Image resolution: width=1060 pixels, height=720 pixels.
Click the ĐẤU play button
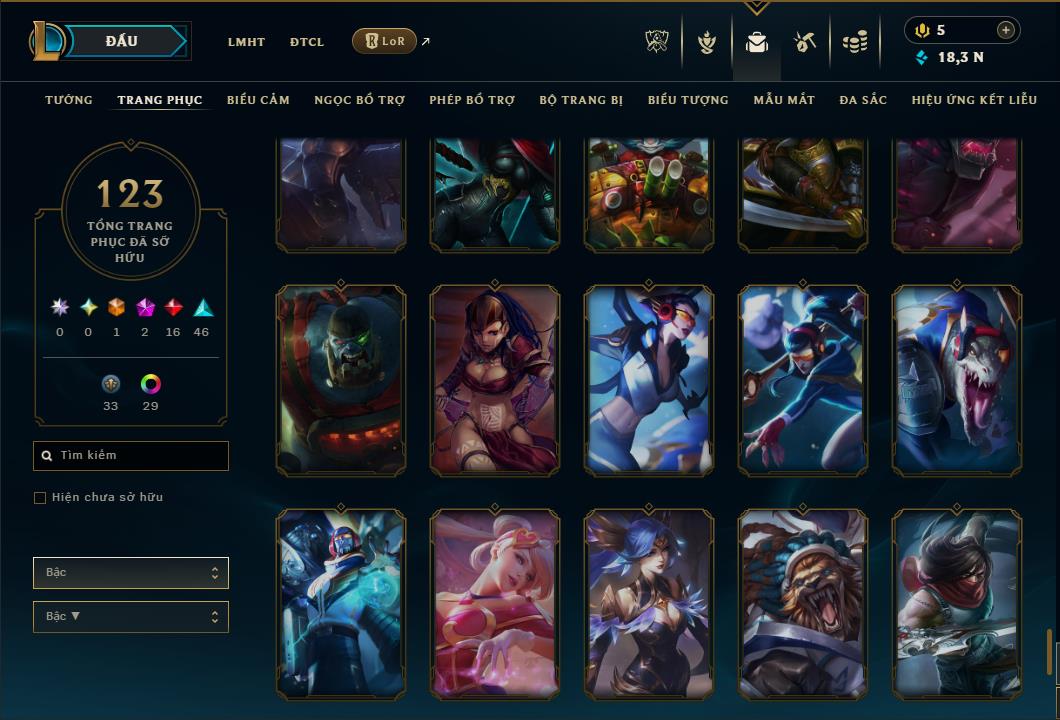(x=122, y=41)
